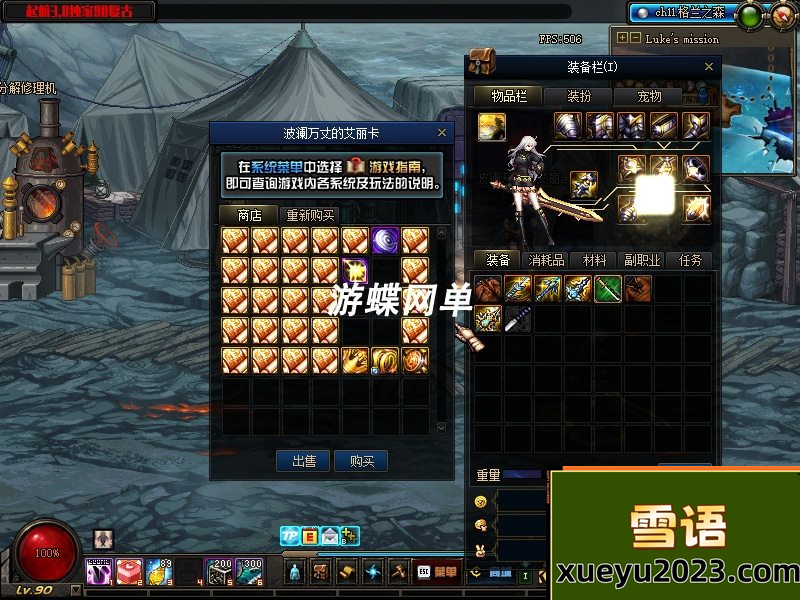Viewport: 800px width, 600px height.
Task: Close the 装备栏 inventory window
Action: [x=711, y=67]
